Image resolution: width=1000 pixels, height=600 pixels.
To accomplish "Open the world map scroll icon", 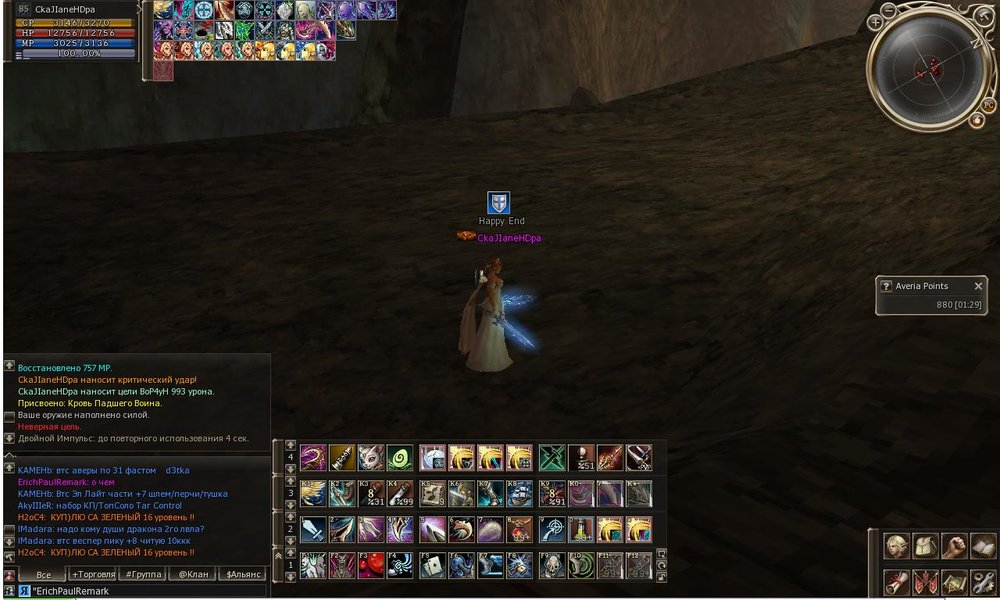I will [954, 580].
